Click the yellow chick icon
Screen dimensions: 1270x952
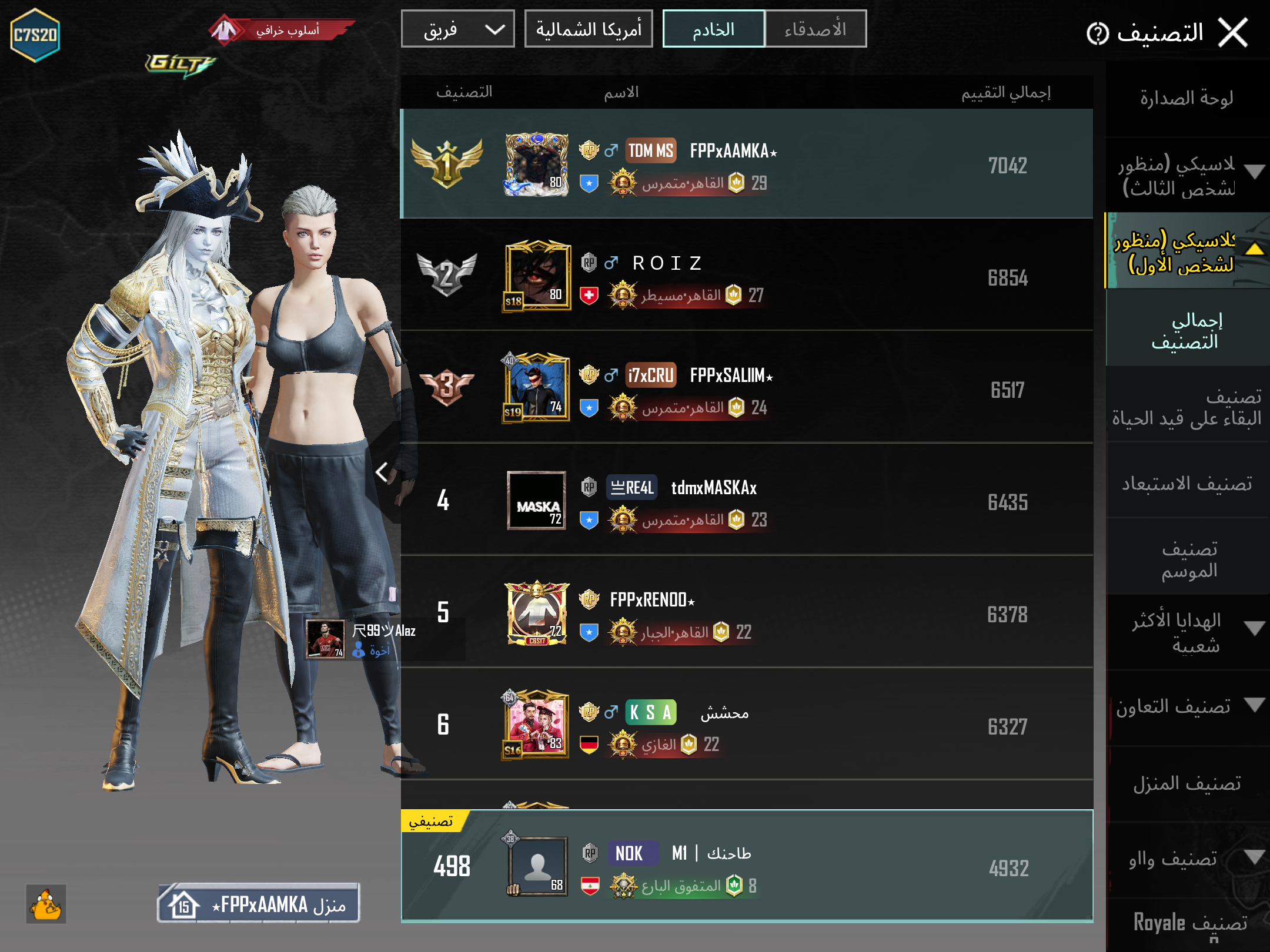[46, 904]
